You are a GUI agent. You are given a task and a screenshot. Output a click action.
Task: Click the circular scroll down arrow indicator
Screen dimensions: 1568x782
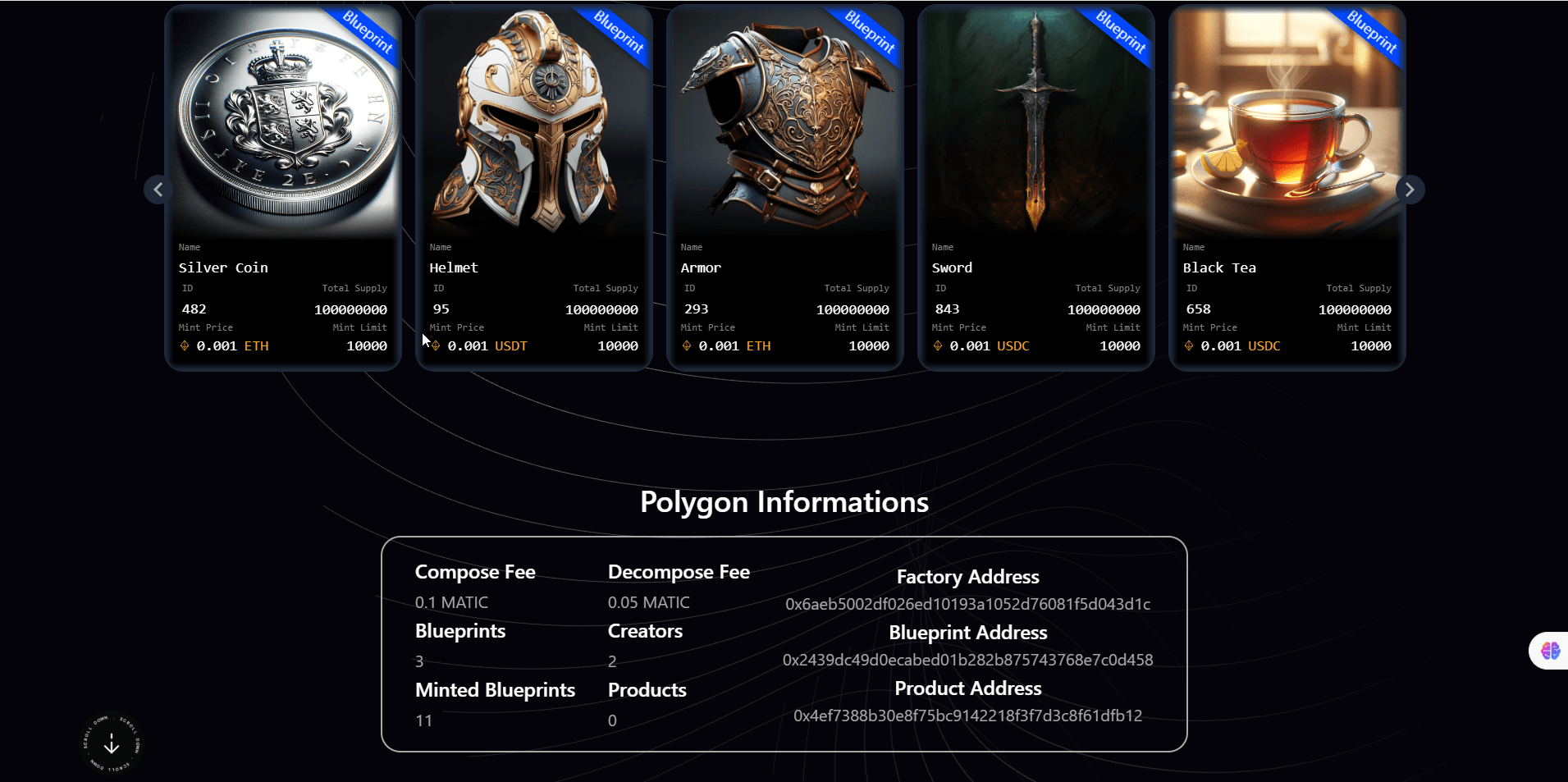(x=111, y=743)
